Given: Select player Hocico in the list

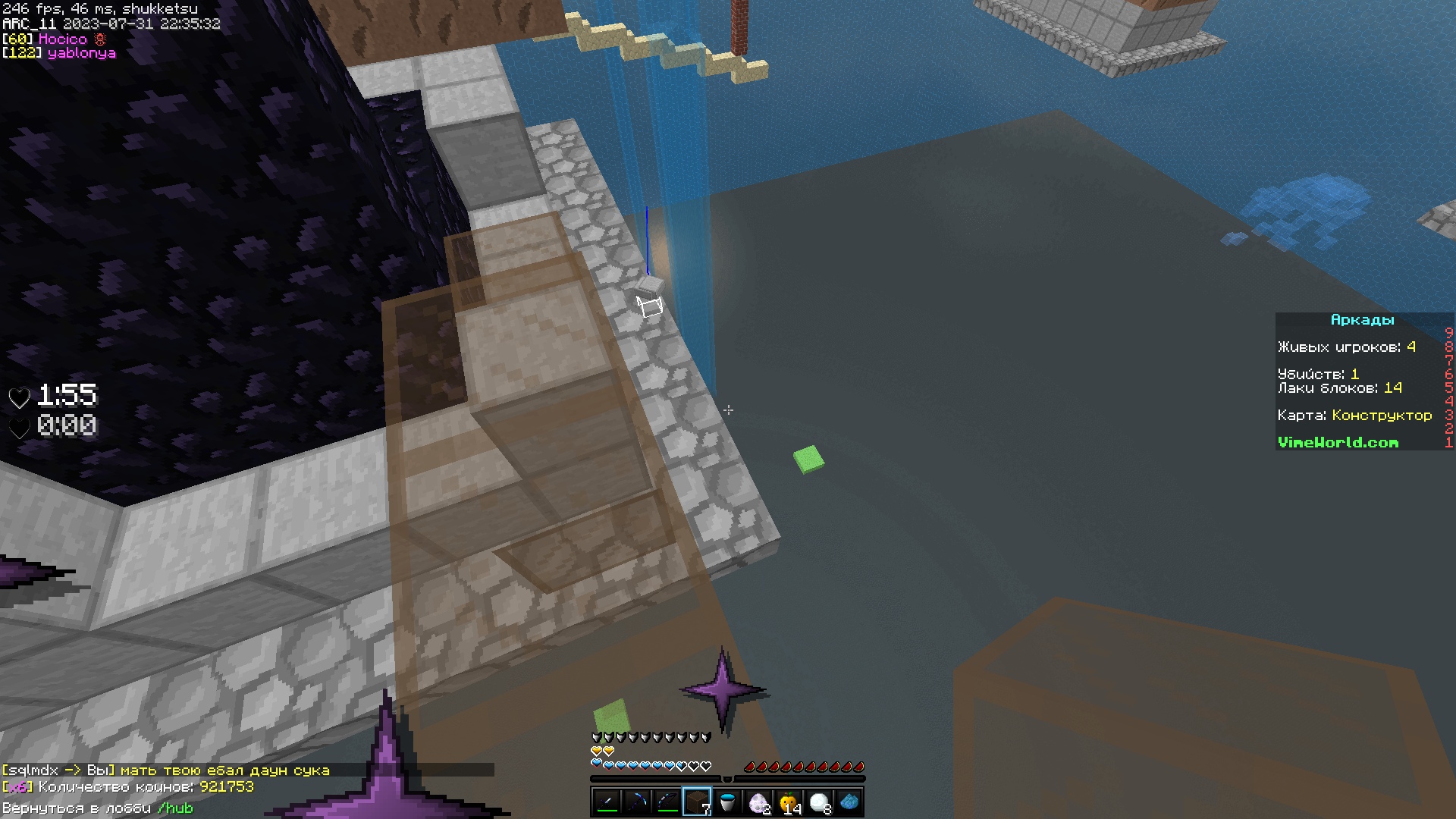Looking at the screenshot, I should point(63,39).
